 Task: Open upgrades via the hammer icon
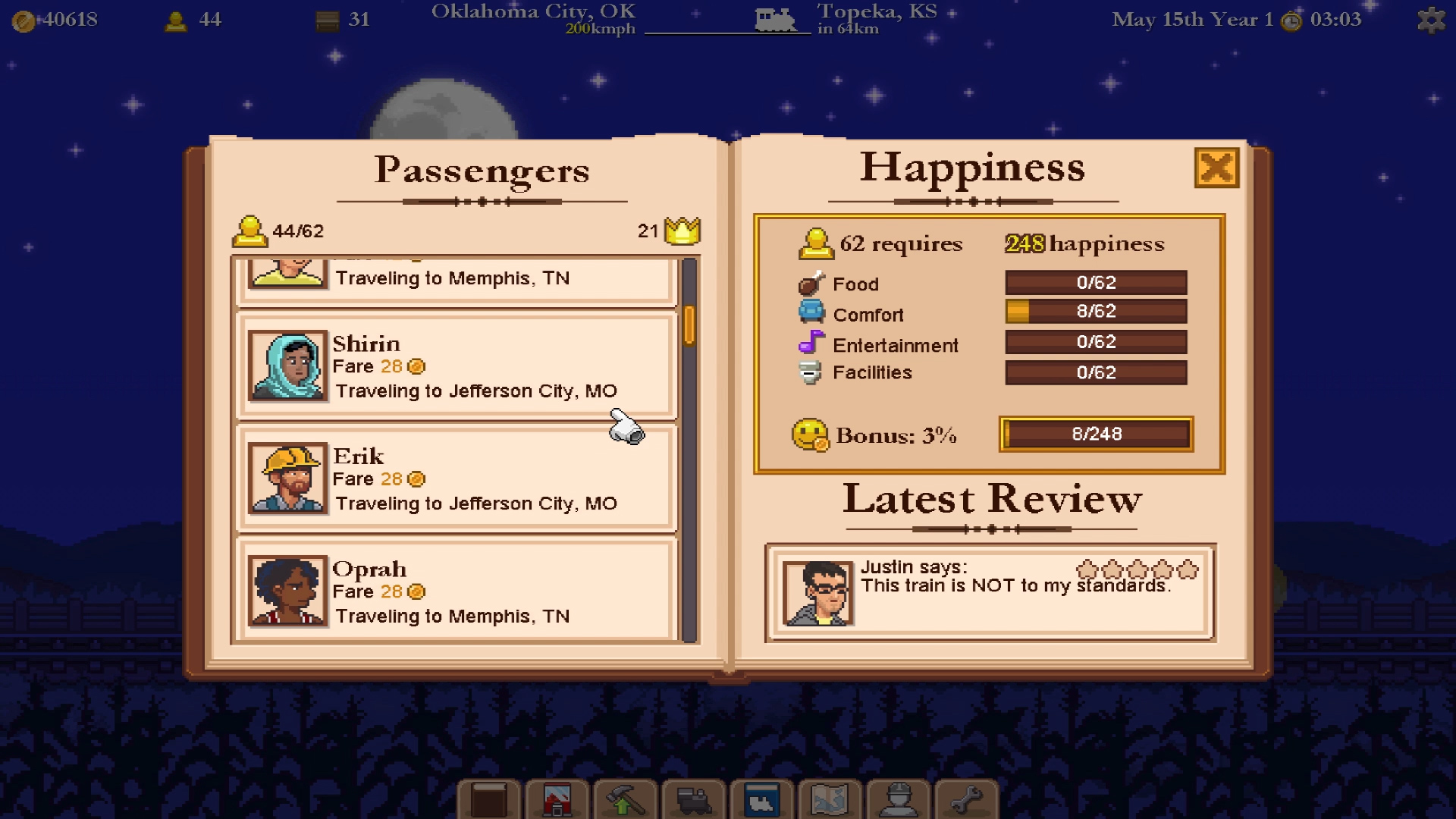626,799
